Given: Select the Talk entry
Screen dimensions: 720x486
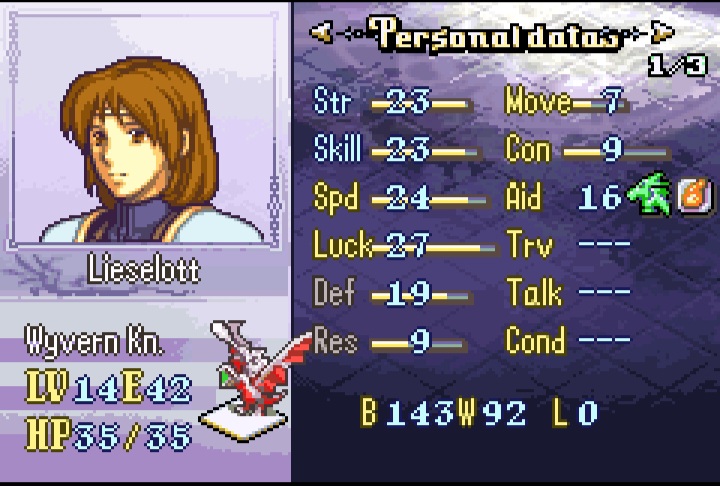Looking at the screenshot, I should tap(568, 294).
